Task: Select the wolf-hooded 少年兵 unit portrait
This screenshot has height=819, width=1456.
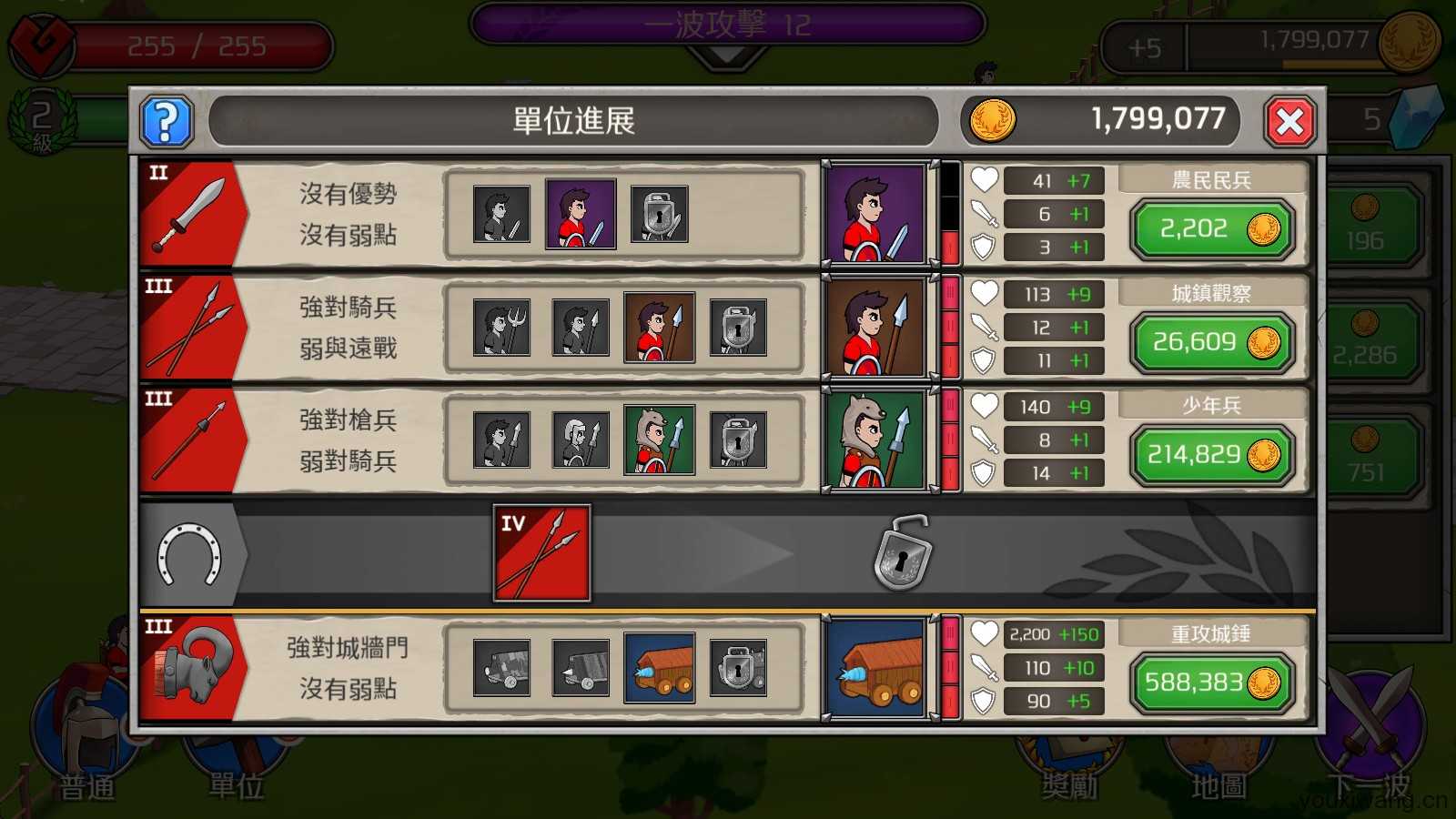Action: [876, 440]
